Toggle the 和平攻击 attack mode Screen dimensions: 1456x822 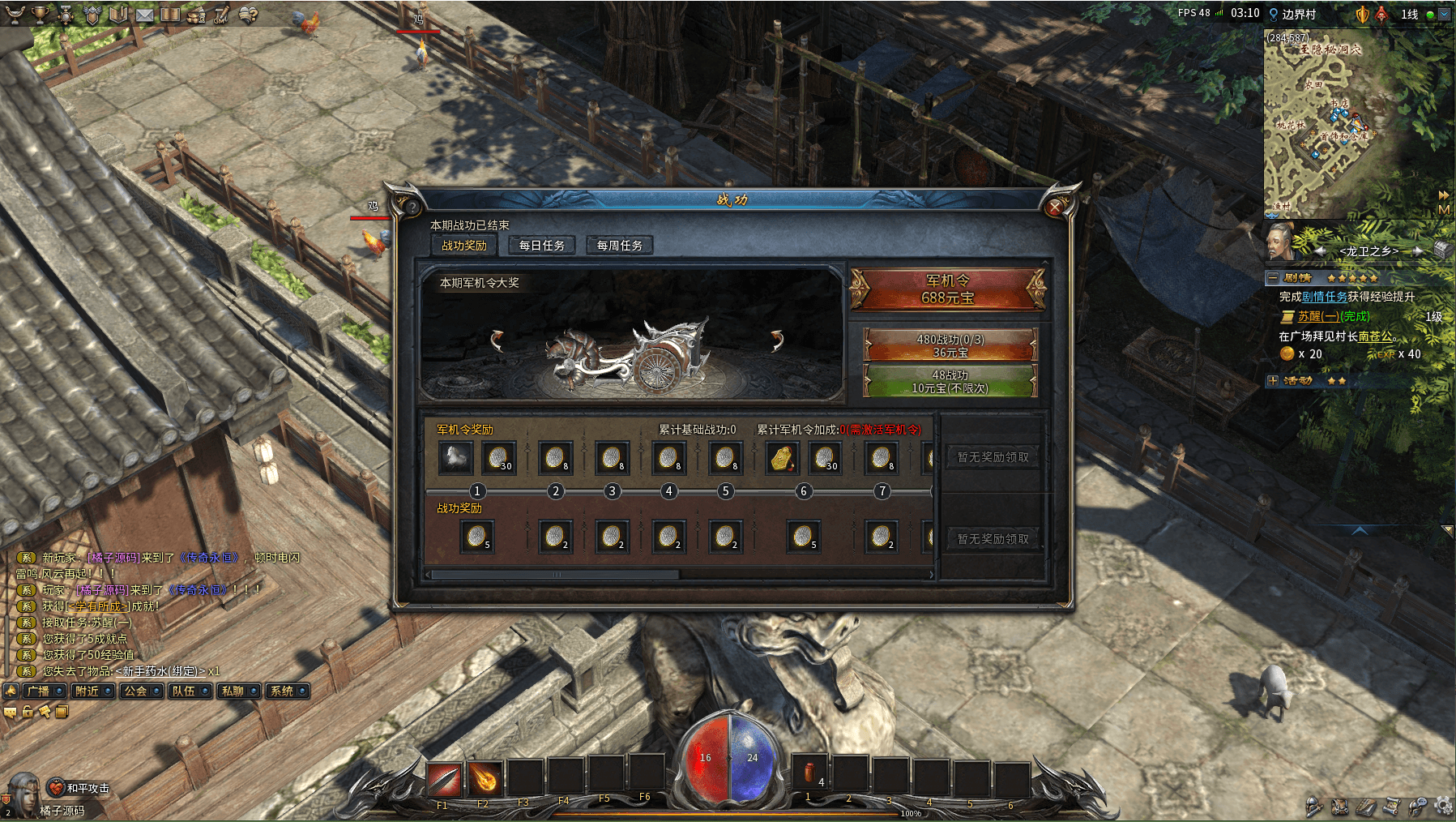(79, 788)
